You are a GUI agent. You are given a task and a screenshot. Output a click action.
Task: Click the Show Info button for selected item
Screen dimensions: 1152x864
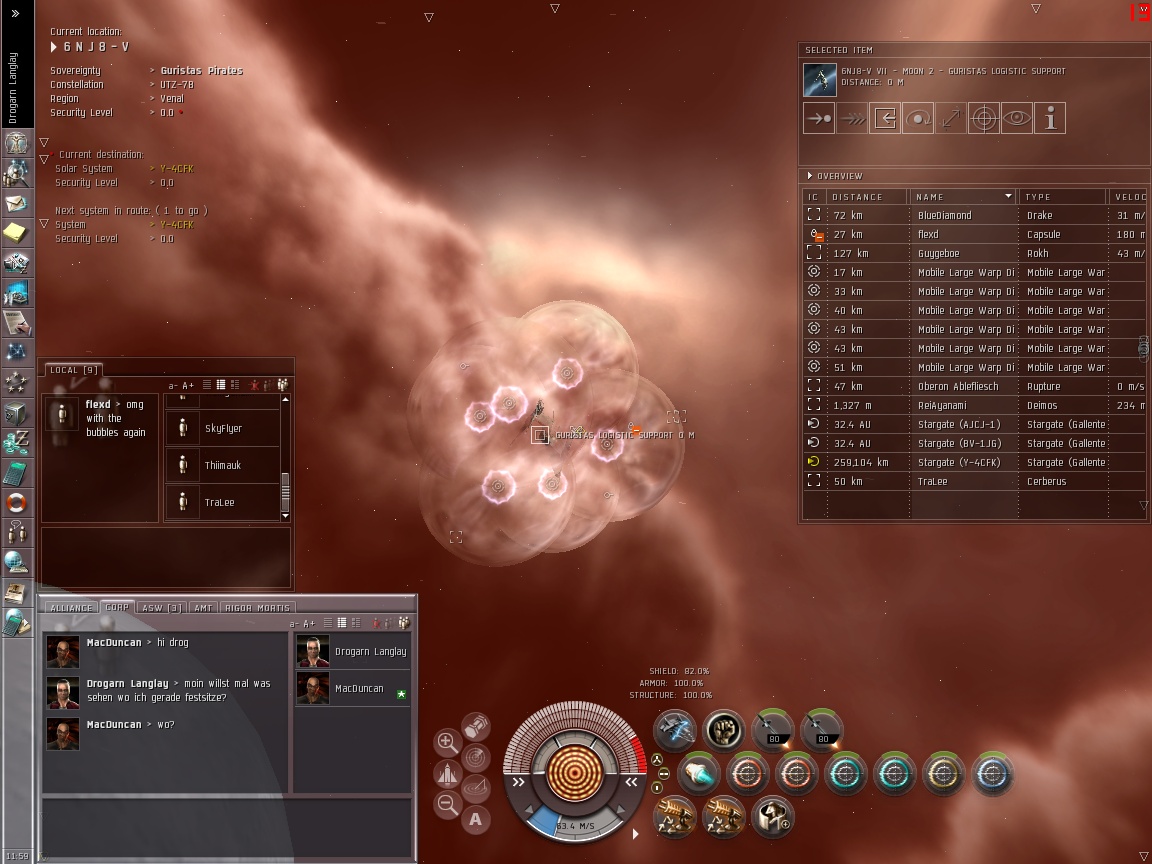click(1050, 119)
